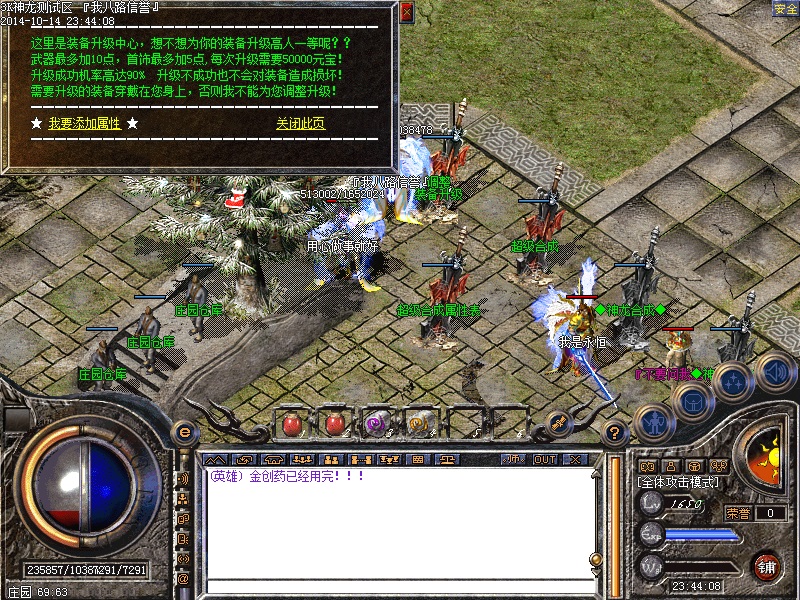Screen dimensions: 800x600
Task: Use the orange scroll hotbar item
Action: [x=418, y=423]
